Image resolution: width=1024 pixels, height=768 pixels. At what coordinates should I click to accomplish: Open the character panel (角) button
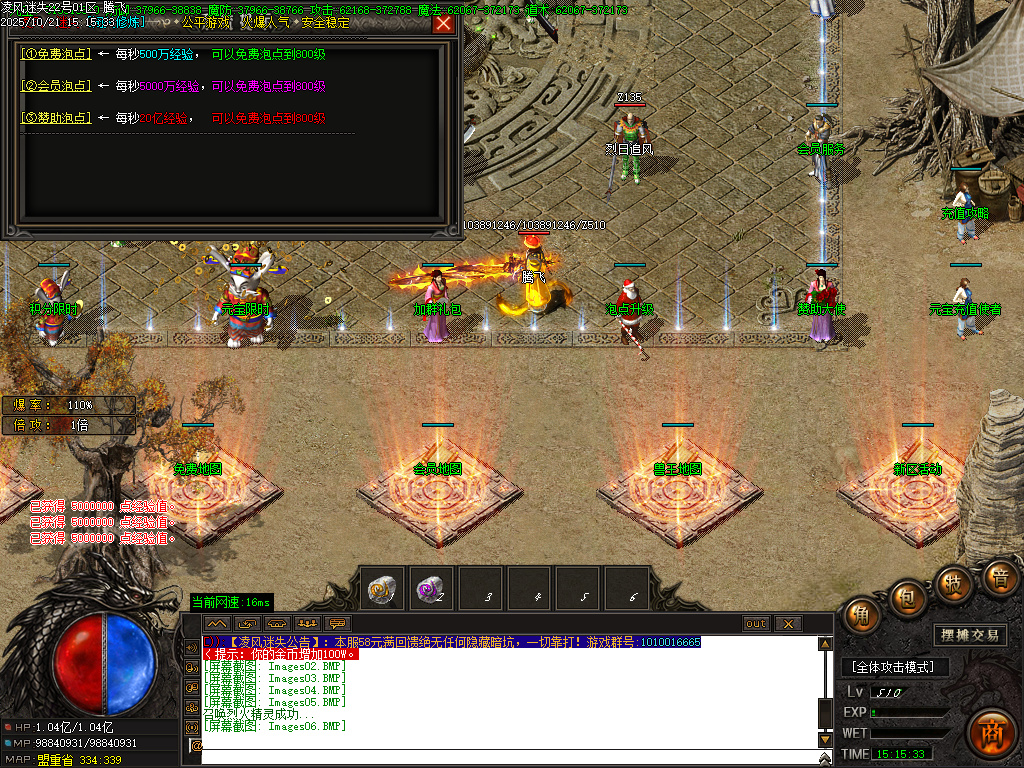[x=861, y=615]
